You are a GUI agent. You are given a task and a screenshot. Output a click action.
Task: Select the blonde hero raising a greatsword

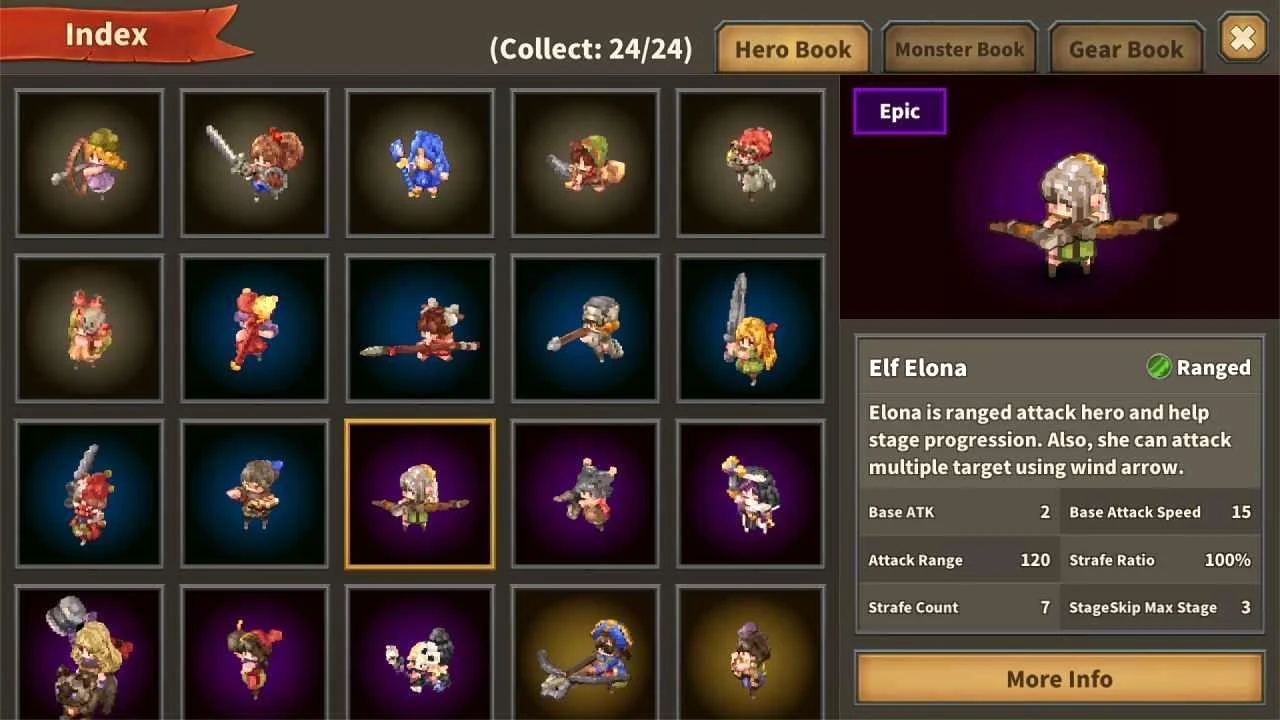(x=751, y=328)
